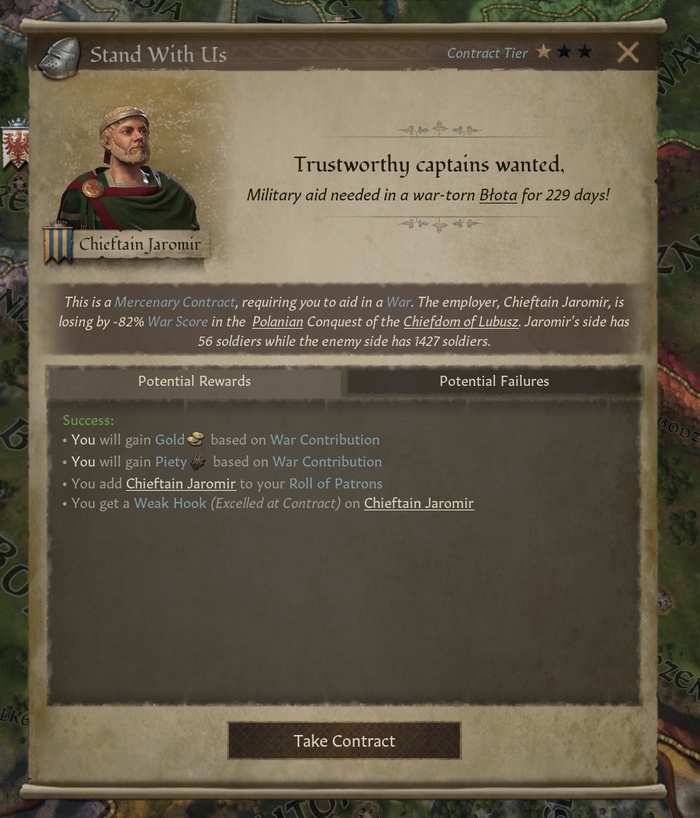Screen dimensions: 700x818
Task: Accept the mercenary deal with Take Contract
Action: coord(344,741)
